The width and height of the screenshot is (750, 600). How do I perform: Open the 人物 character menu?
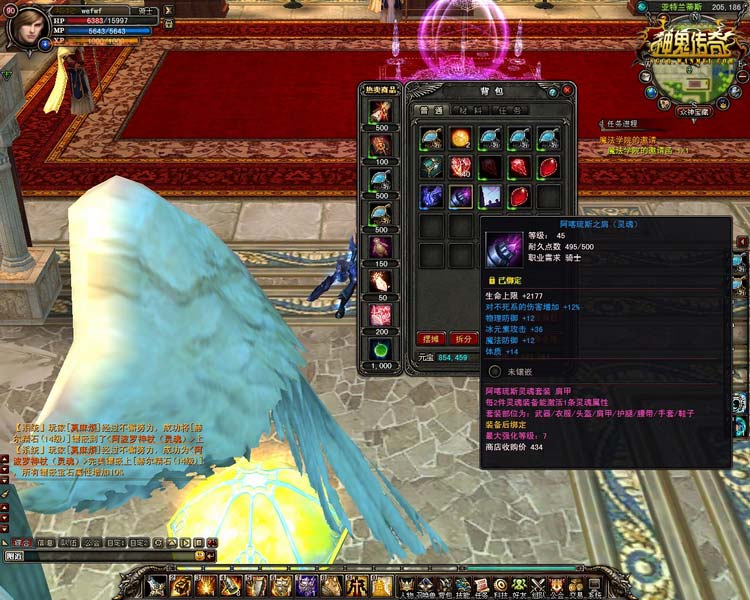point(406,584)
